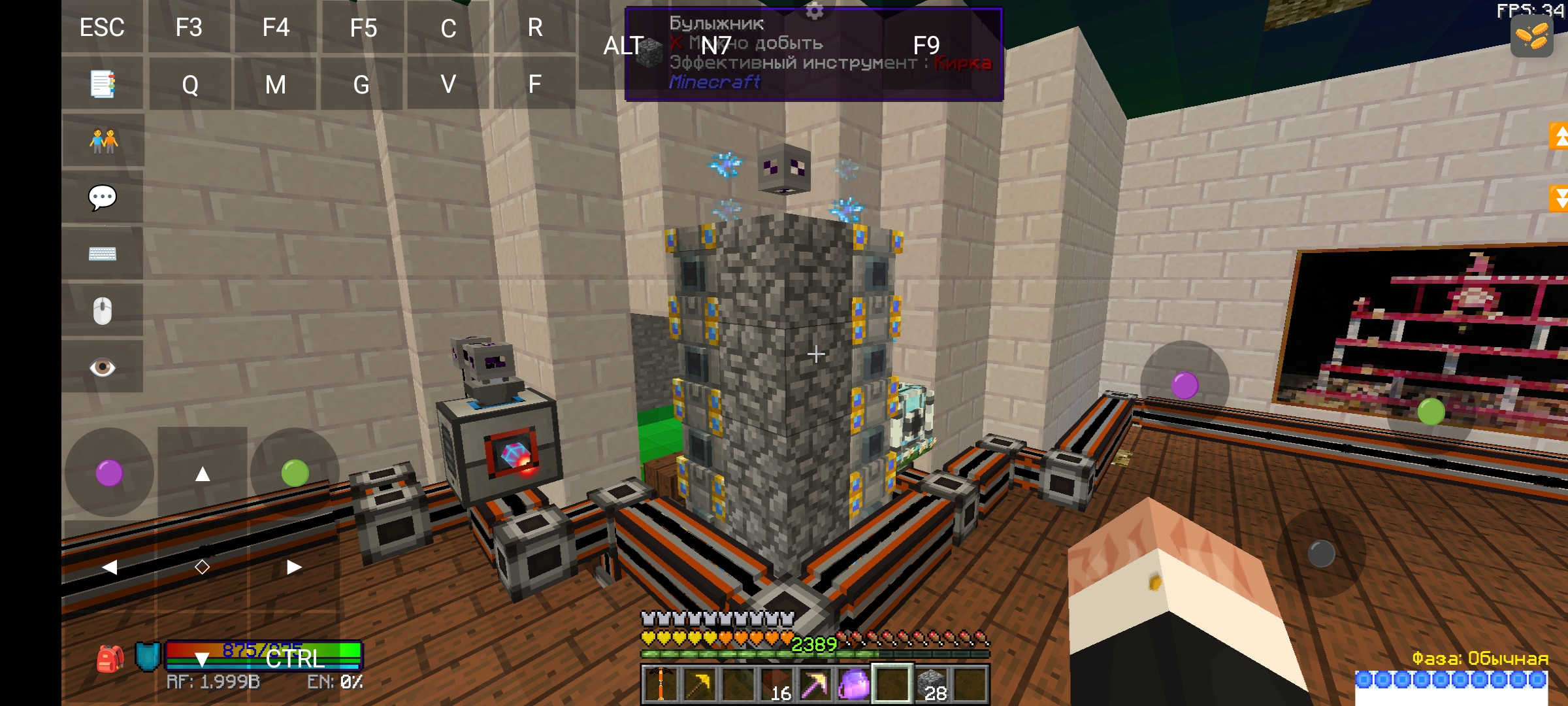Viewport: 1568px width, 706px height.
Task: Tap the F3 debug button
Action: (x=189, y=27)
